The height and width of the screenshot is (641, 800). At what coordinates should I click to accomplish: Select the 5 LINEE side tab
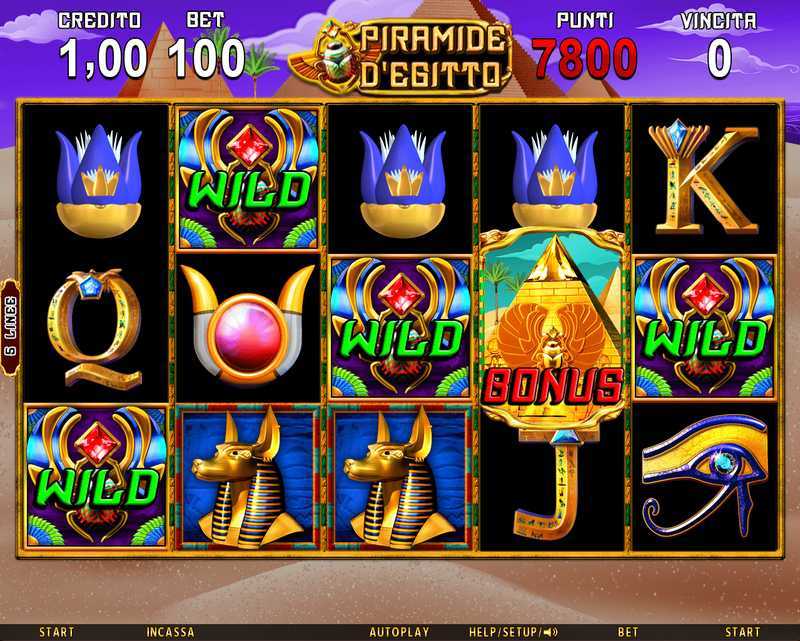click(10, 327)
